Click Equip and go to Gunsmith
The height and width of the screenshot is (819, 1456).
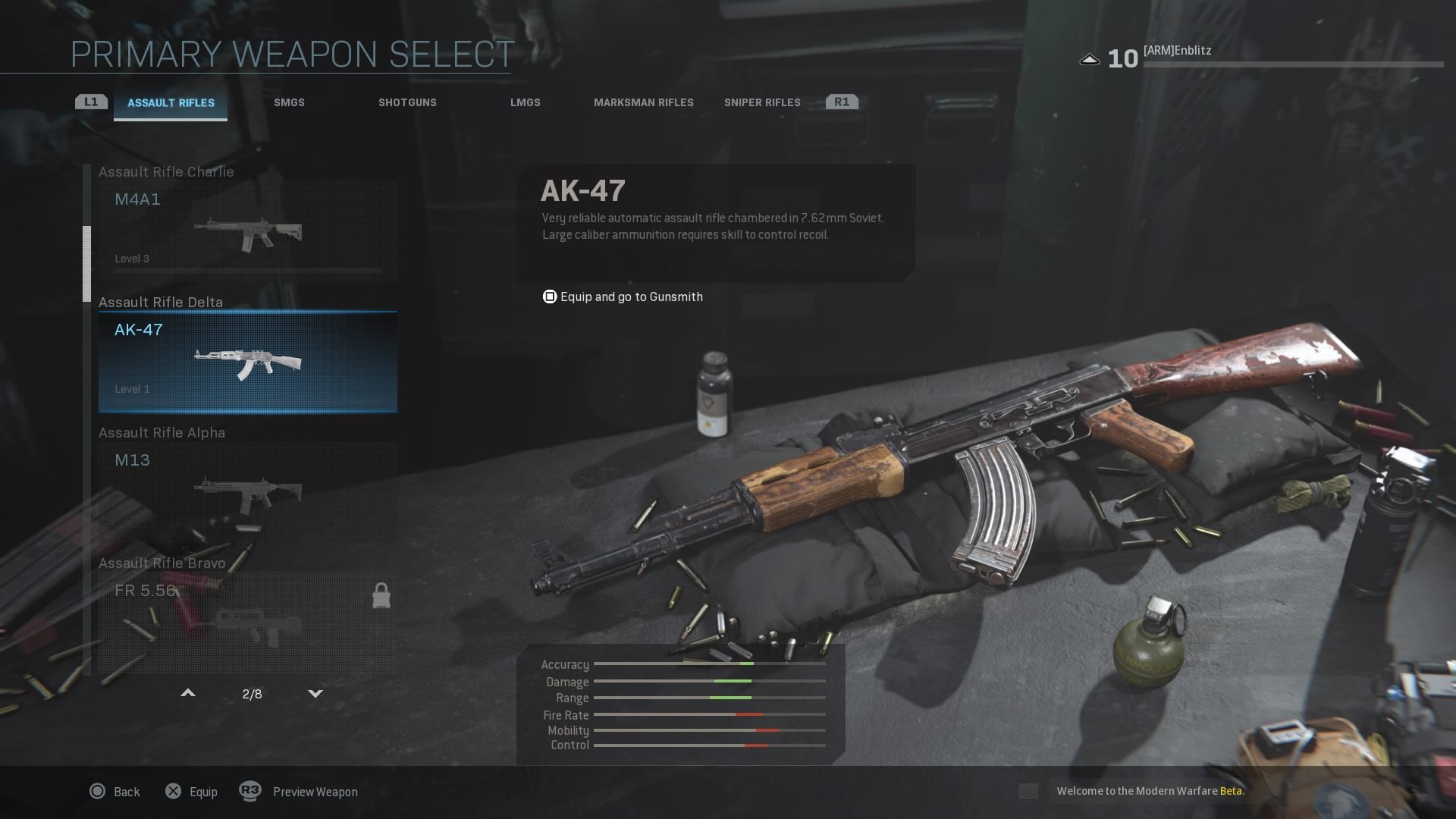[631, 297]
